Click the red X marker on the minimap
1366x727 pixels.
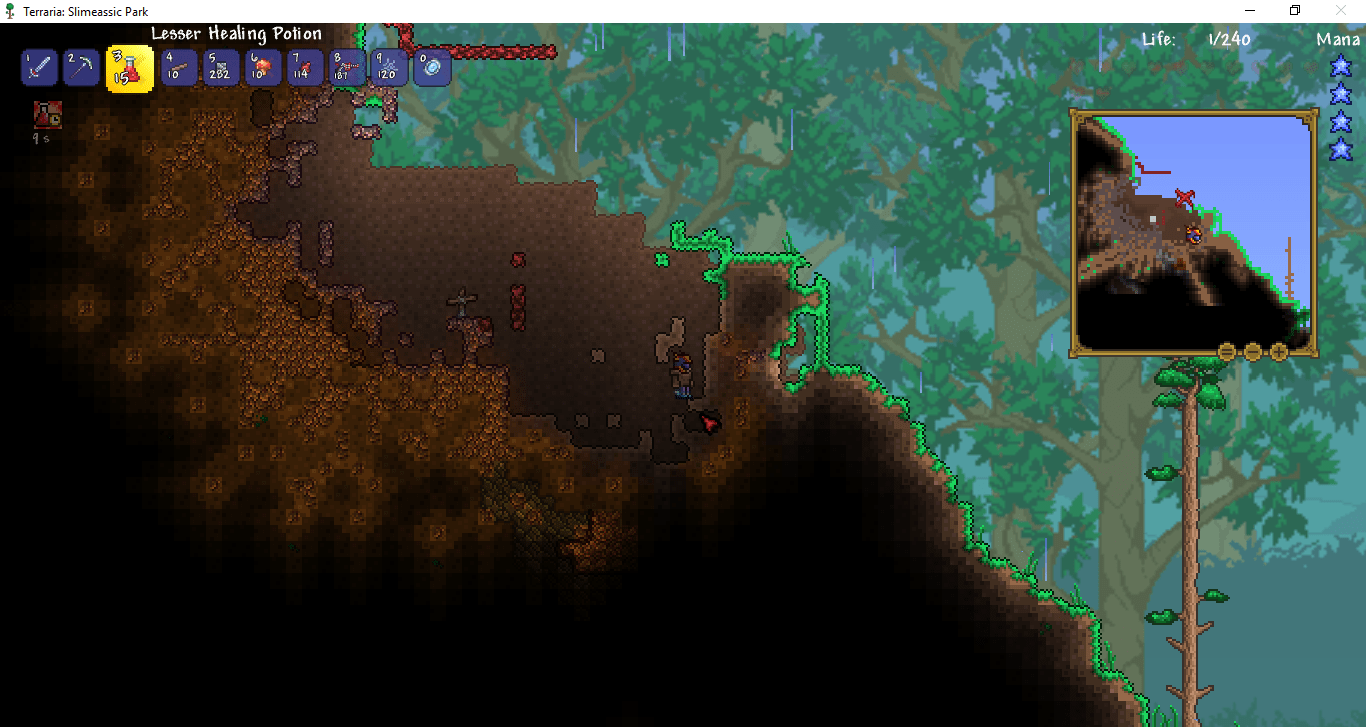(1185, 196)
